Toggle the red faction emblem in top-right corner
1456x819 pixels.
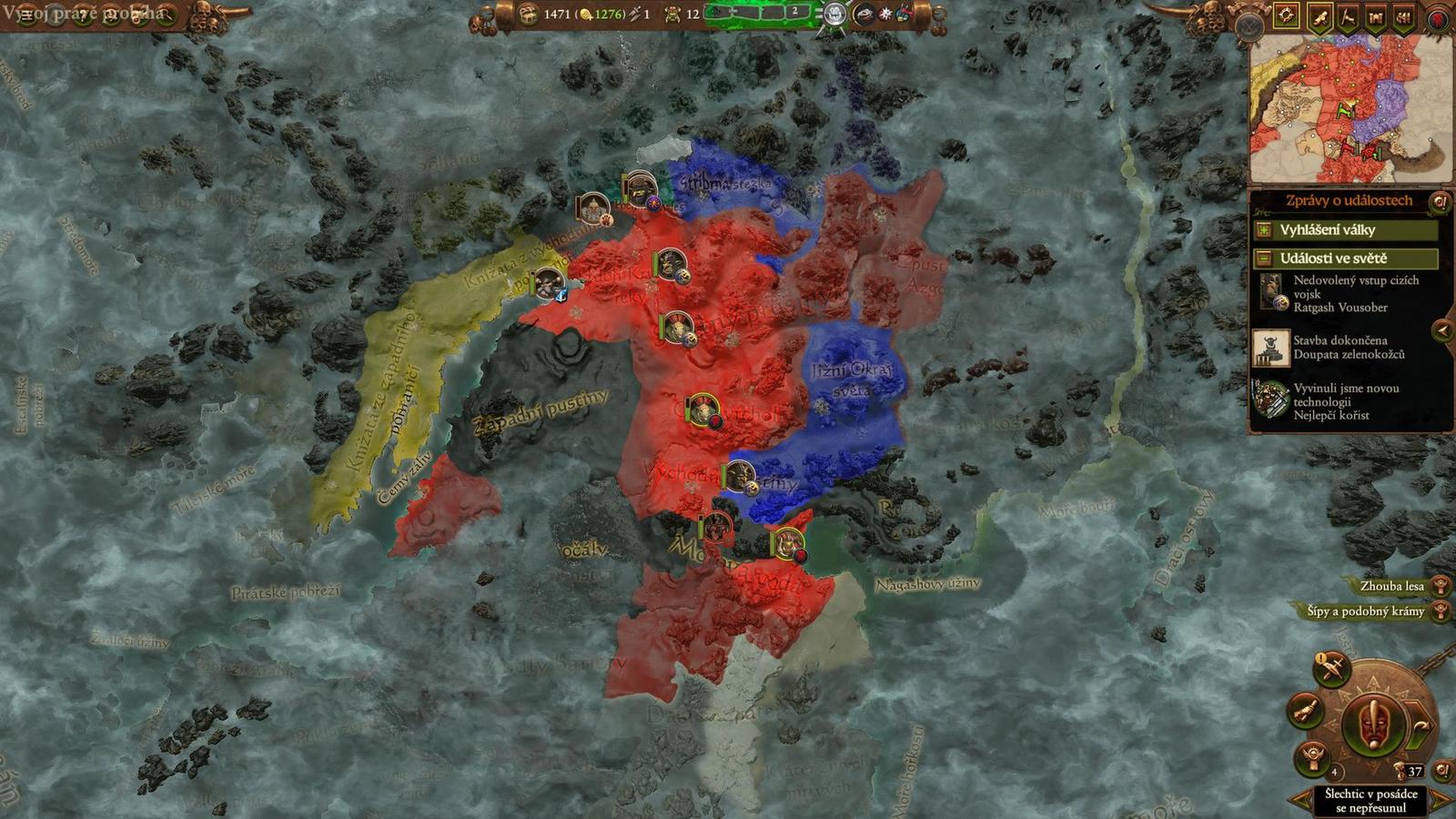(x=1438, y=20)
